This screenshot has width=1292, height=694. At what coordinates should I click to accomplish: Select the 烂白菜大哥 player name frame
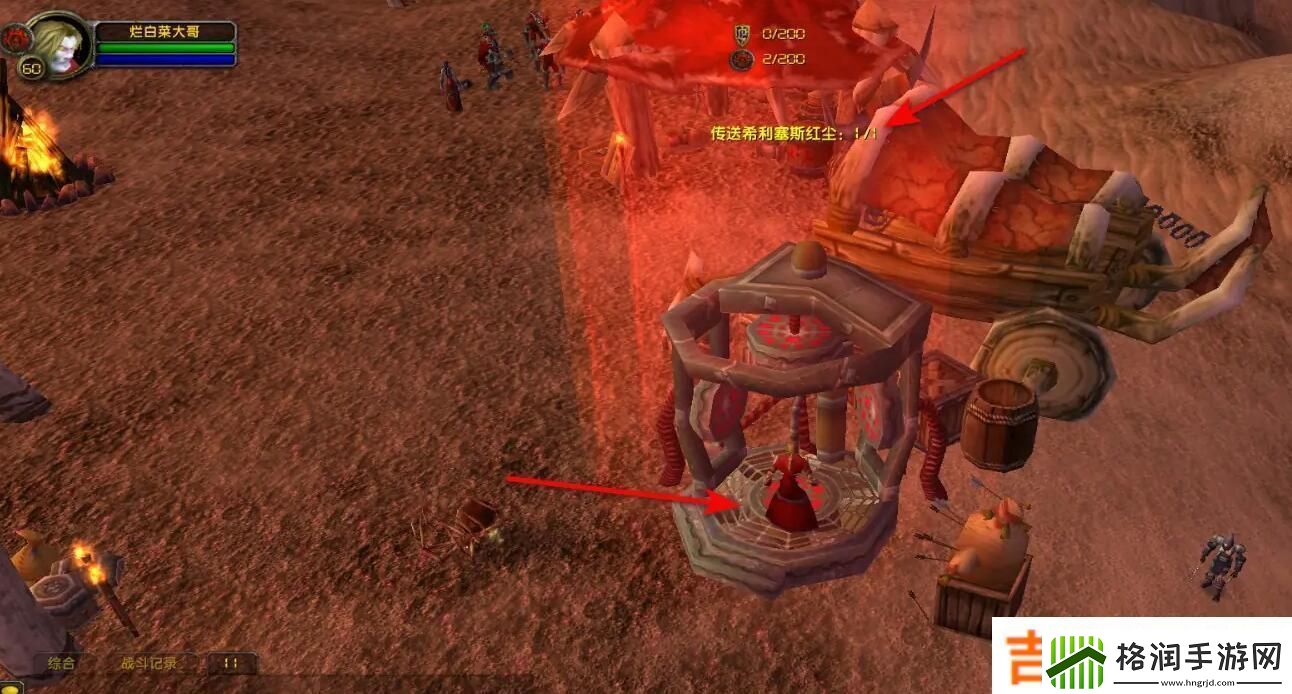tap(165, 32)
